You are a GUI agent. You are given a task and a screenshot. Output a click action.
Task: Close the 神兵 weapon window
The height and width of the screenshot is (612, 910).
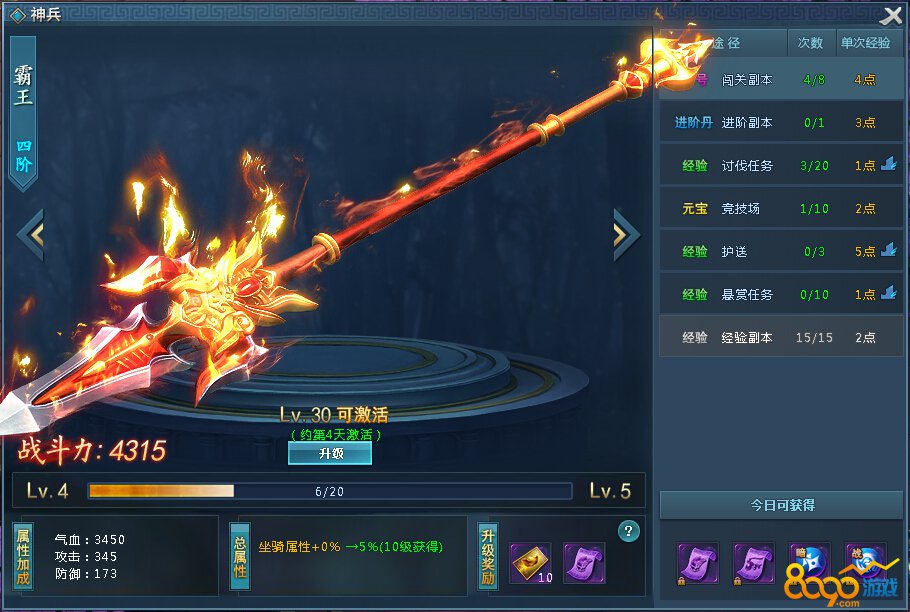coord(891,16)
